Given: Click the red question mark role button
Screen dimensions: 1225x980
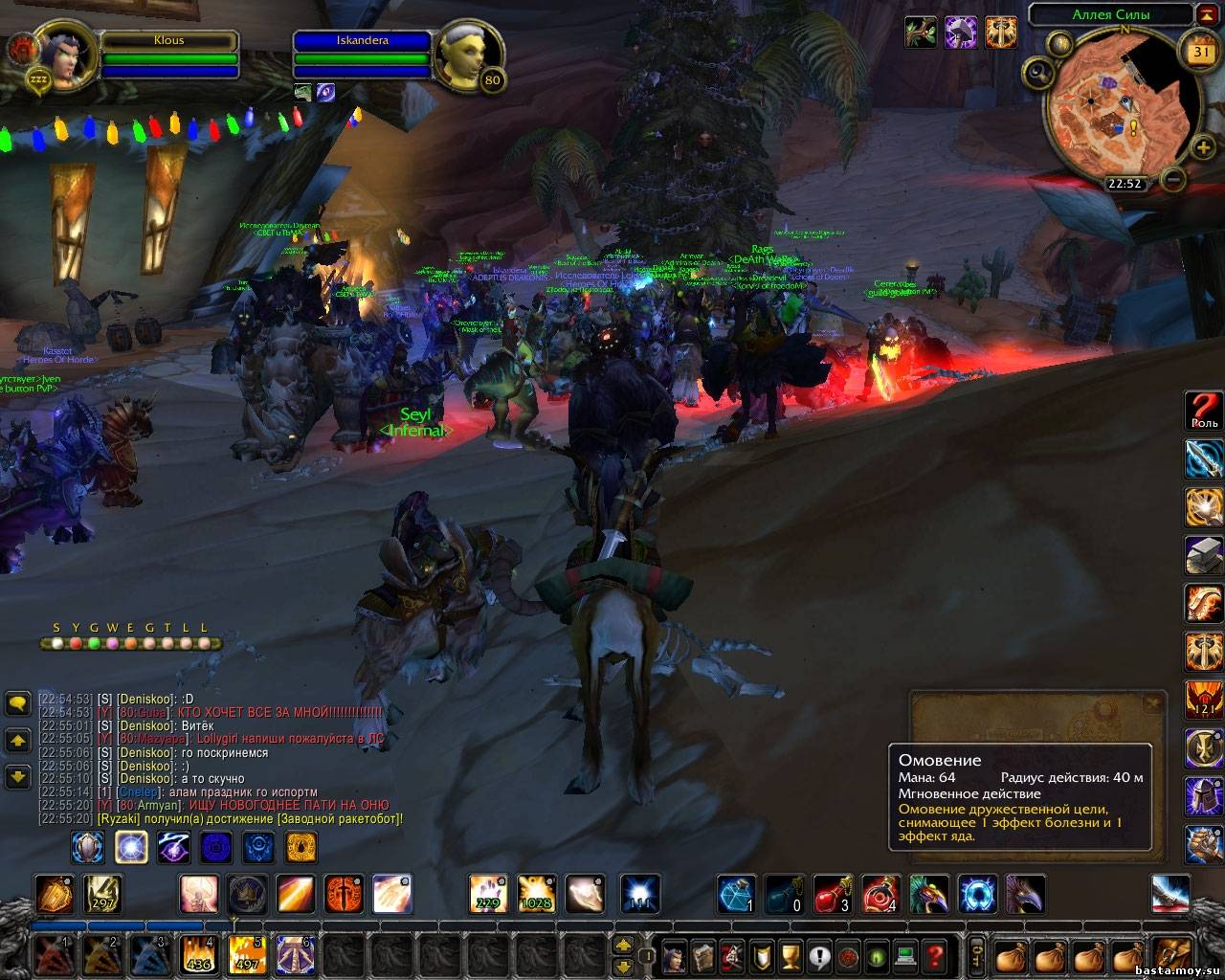Looking at the screenshot, I should click(1204, 410).
